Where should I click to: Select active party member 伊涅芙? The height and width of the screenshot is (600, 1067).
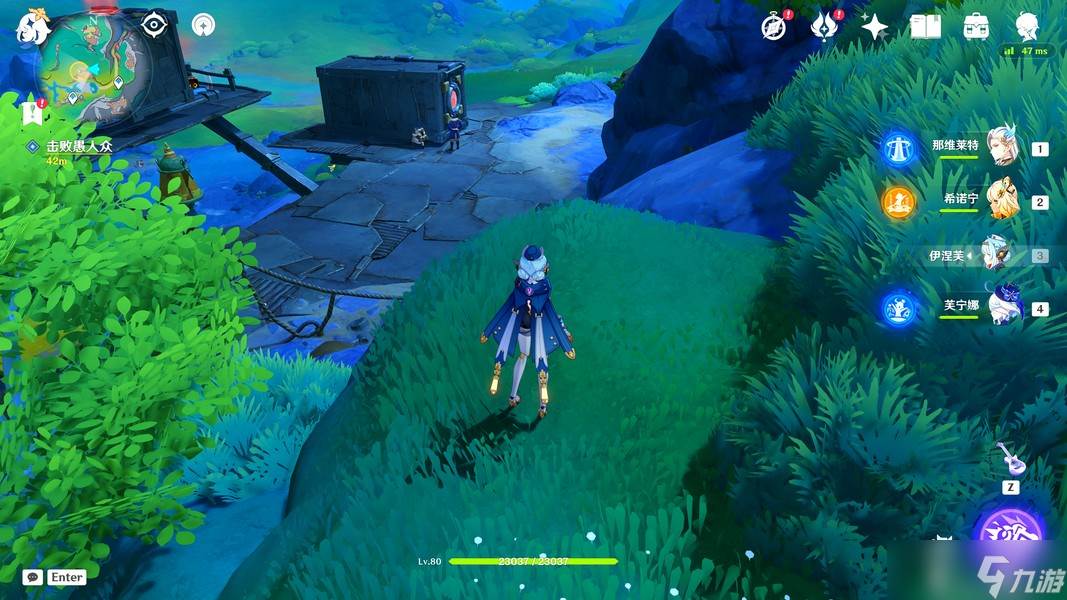tap(994, 255)
